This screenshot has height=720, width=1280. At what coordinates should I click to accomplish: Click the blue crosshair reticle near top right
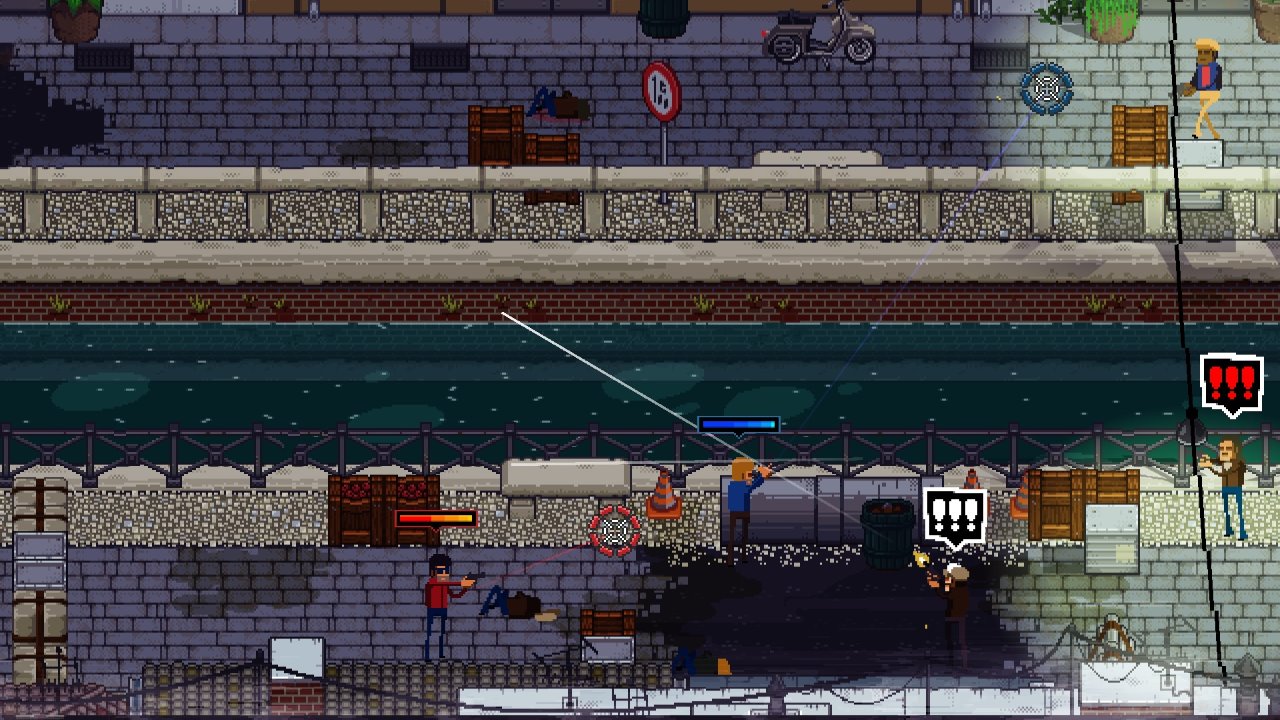pyautogui.click(x=1046, y=90)
